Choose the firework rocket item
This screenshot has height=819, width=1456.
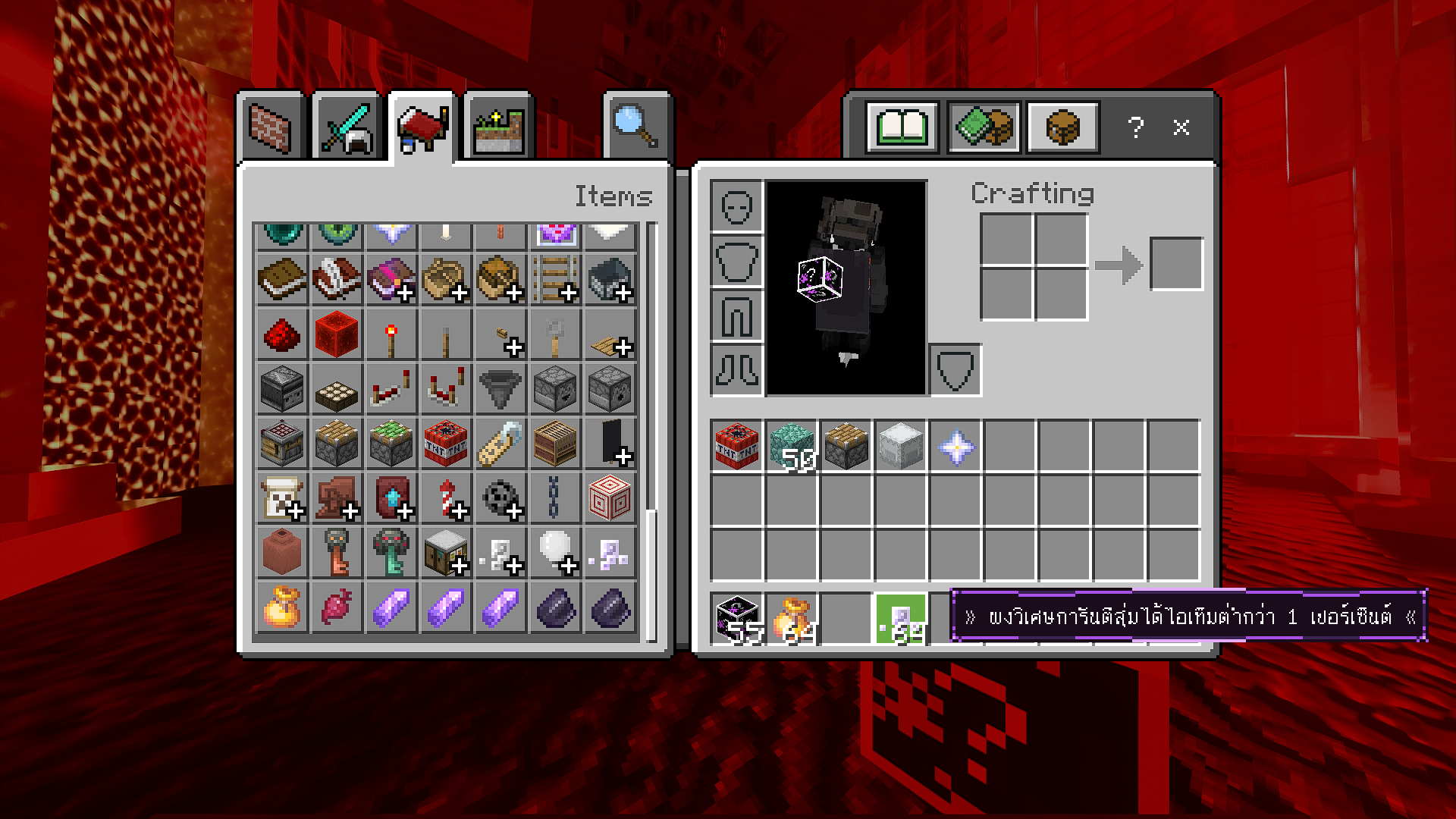(446, 497)
